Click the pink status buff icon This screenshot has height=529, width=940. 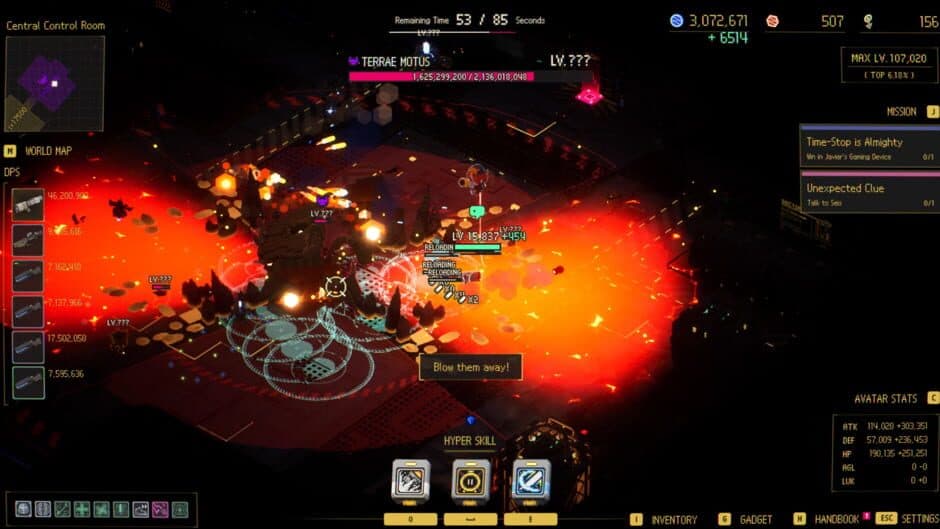click(160, 509)
